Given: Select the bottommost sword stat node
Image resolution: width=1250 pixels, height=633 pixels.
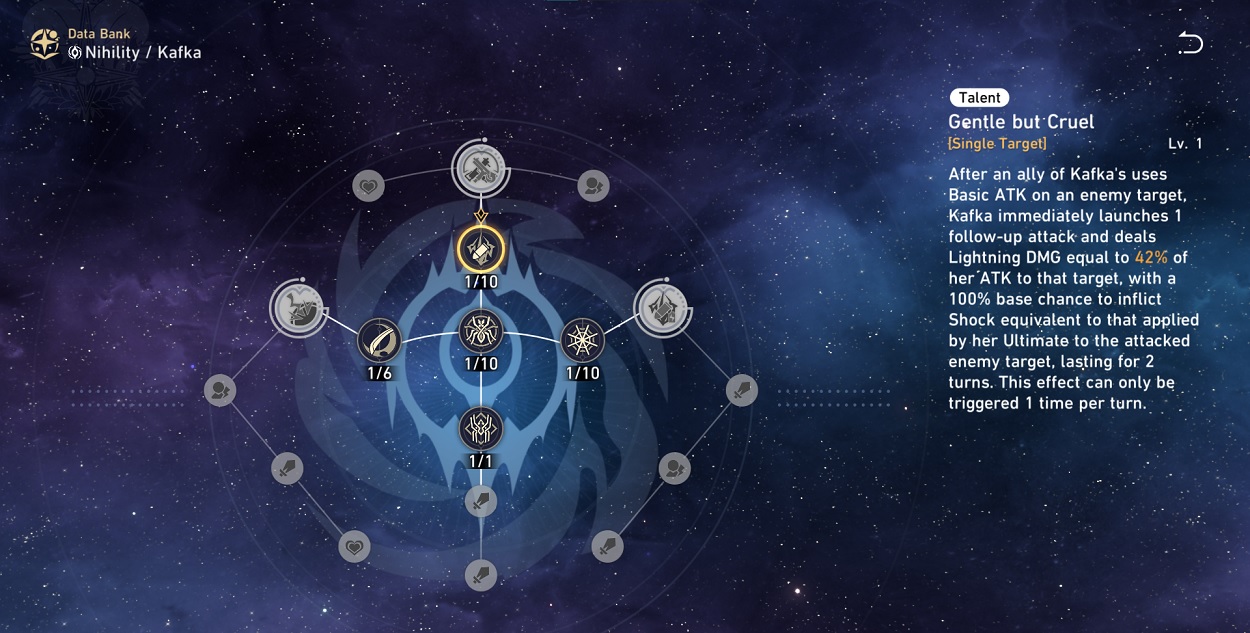Looking at the screenshot, I should coord(481,575).
